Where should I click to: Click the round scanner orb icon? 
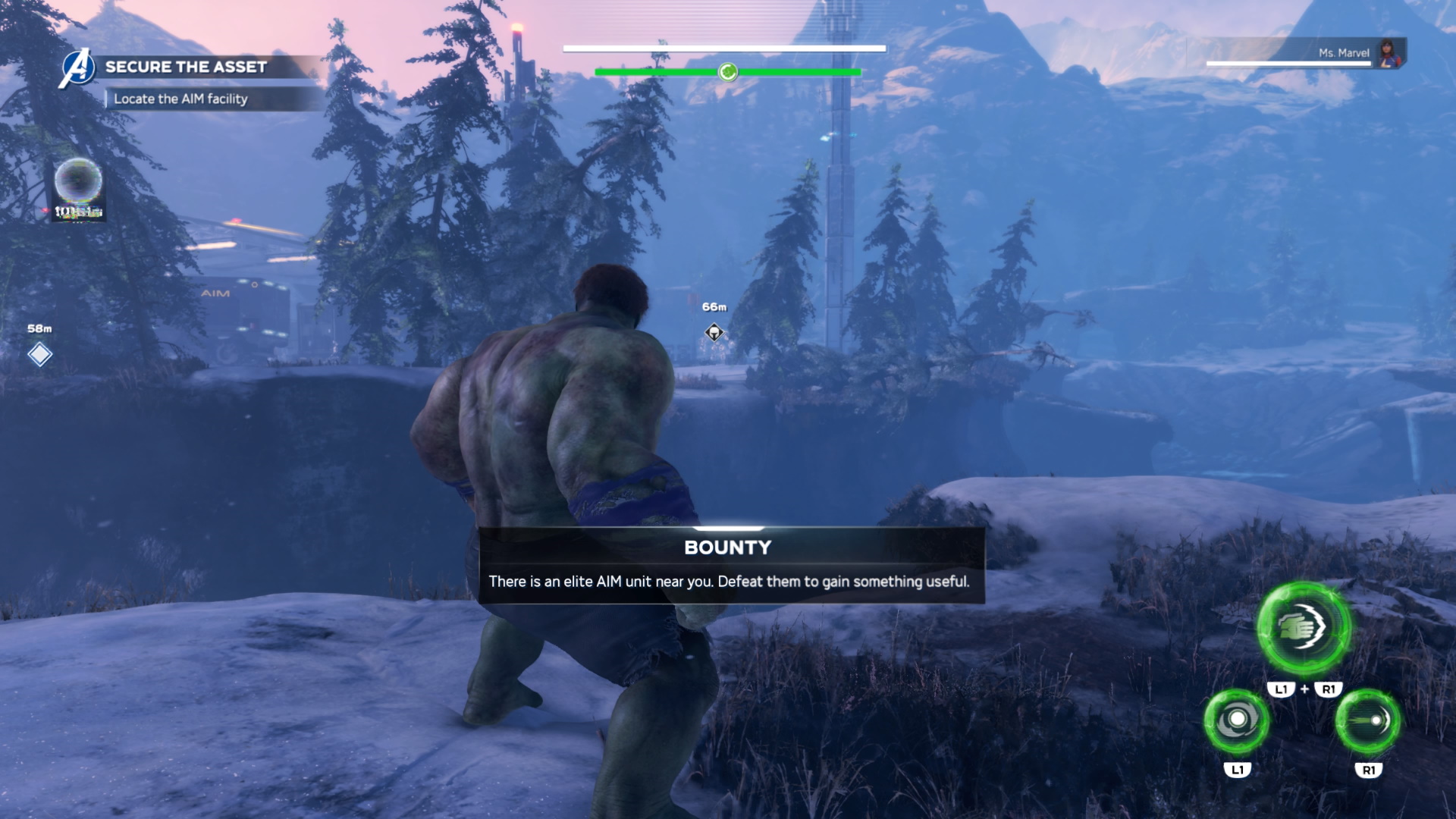tap(78, 182)
